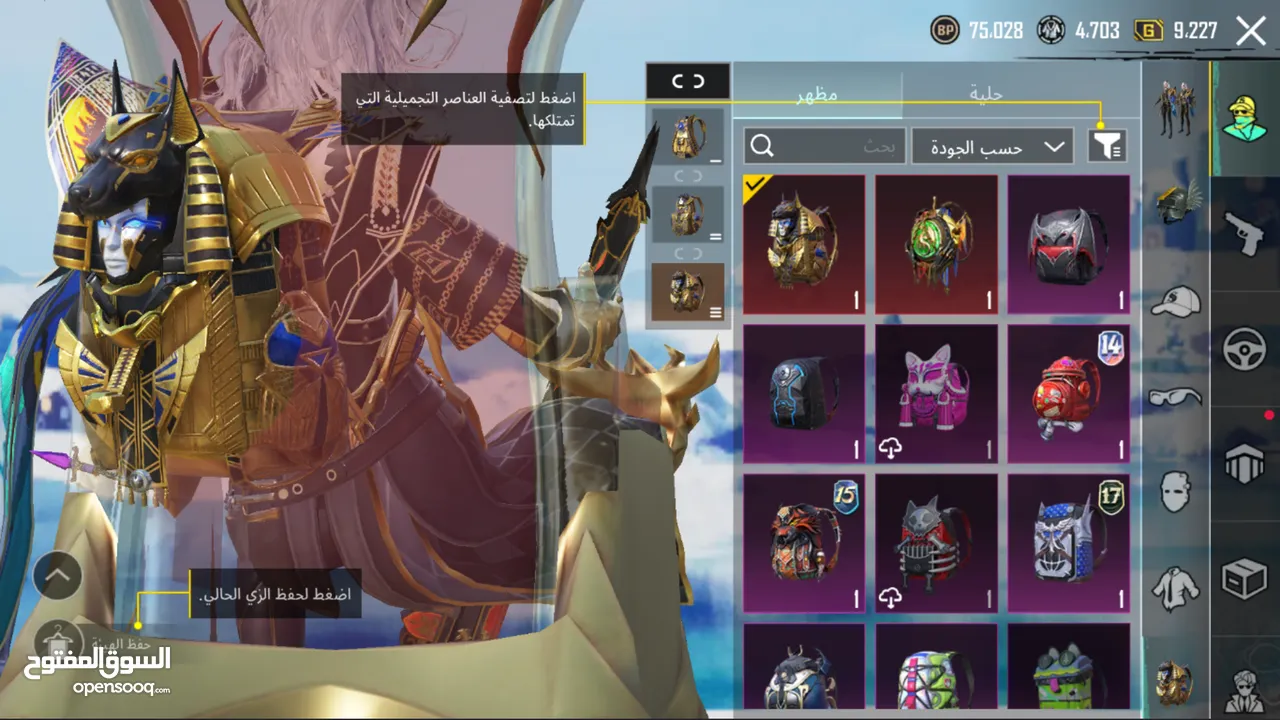Pick the orange tiger backpack with badge 15

(804, 543)
